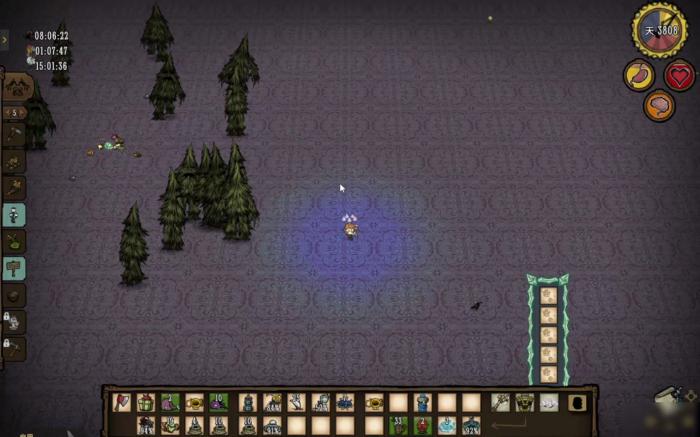Screen dimensions: 700x437
Task: Select the inventory item at 92% durability
Action: coord(471,425)
